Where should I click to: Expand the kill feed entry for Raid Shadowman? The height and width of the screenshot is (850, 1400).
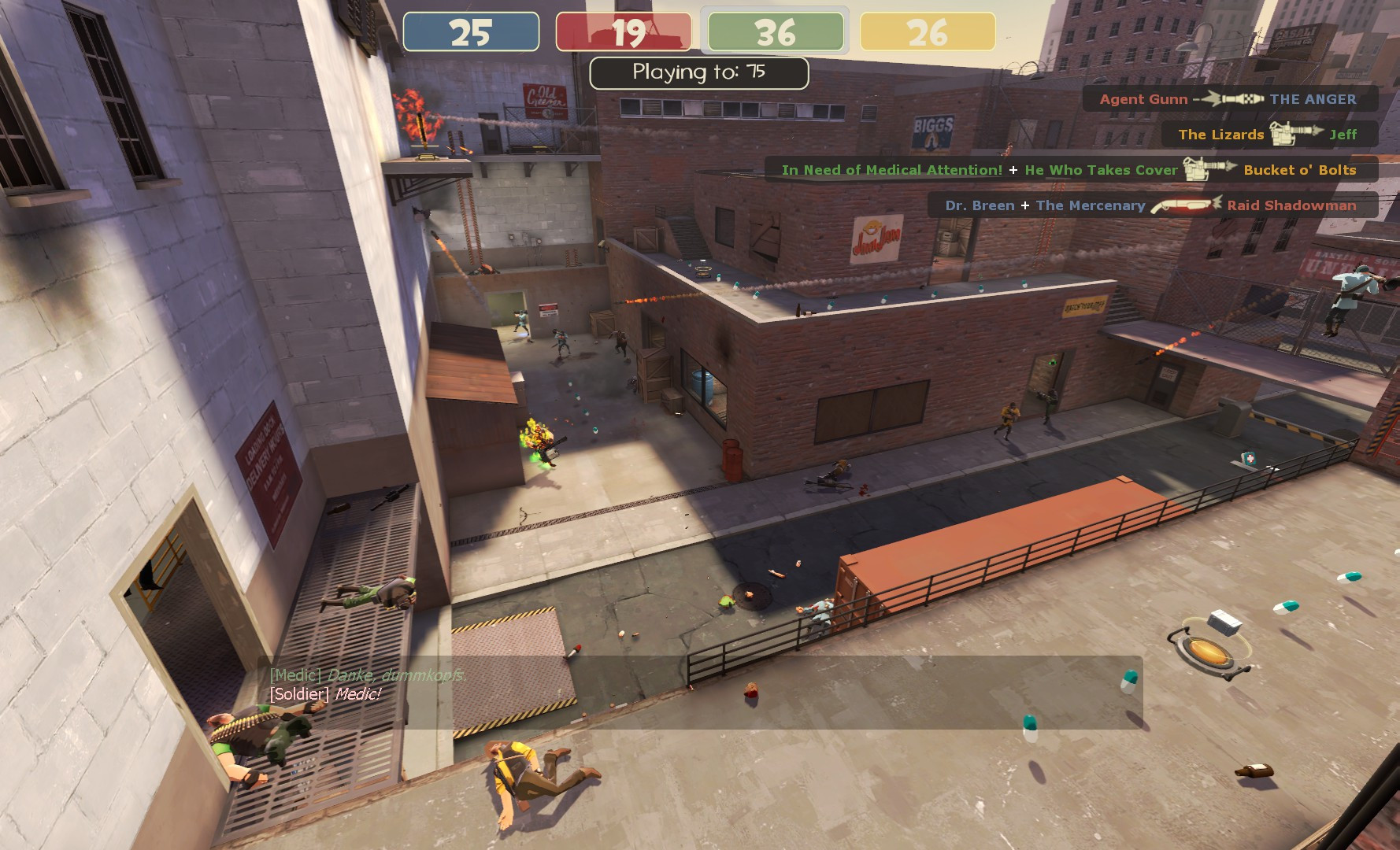pyautogui.click(x=1291, y=205)
